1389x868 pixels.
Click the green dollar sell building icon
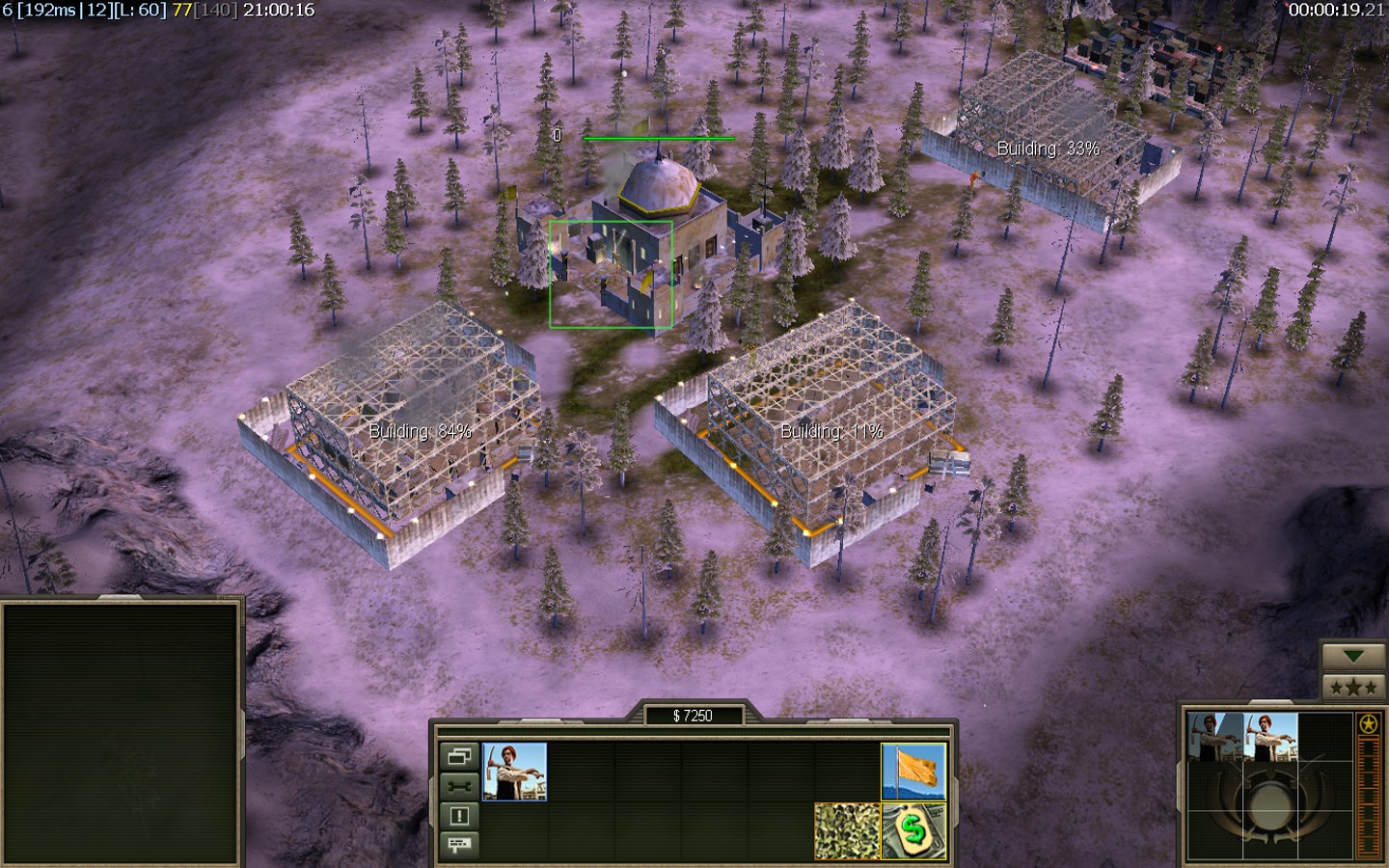point(913,831)
